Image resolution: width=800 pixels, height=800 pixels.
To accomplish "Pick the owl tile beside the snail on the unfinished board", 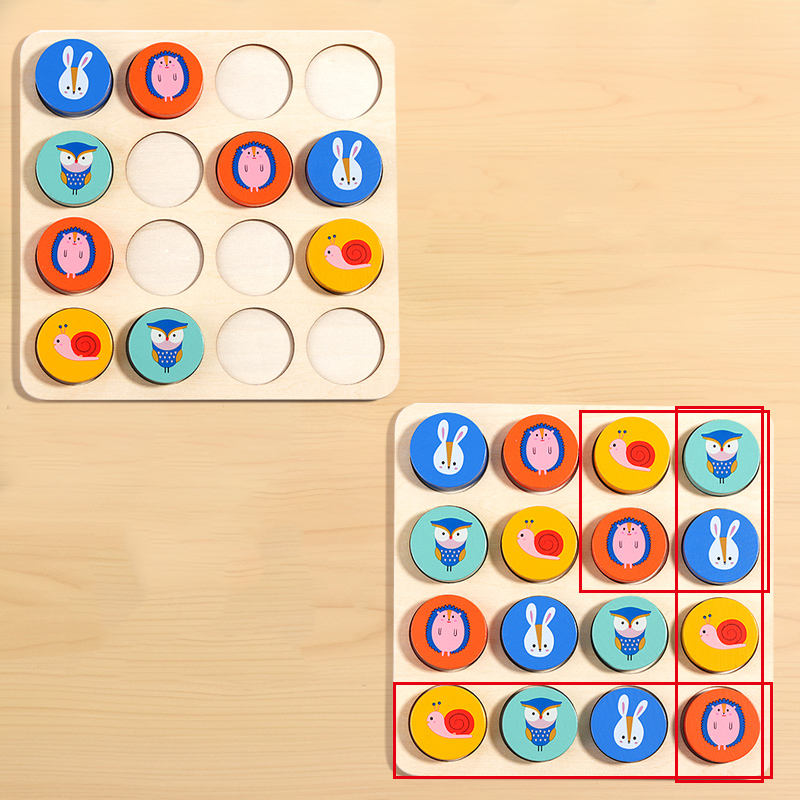I will click(x=165, y=346).
